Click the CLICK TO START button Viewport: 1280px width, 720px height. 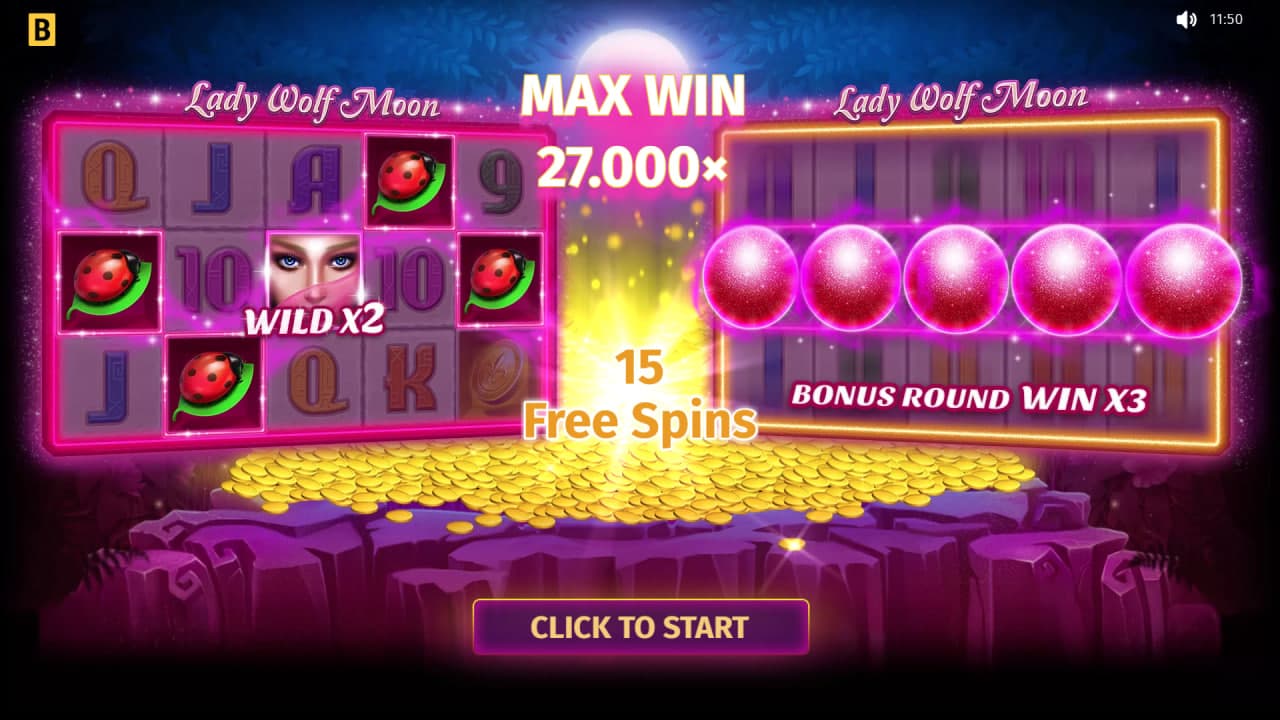[x=640, y=627]
